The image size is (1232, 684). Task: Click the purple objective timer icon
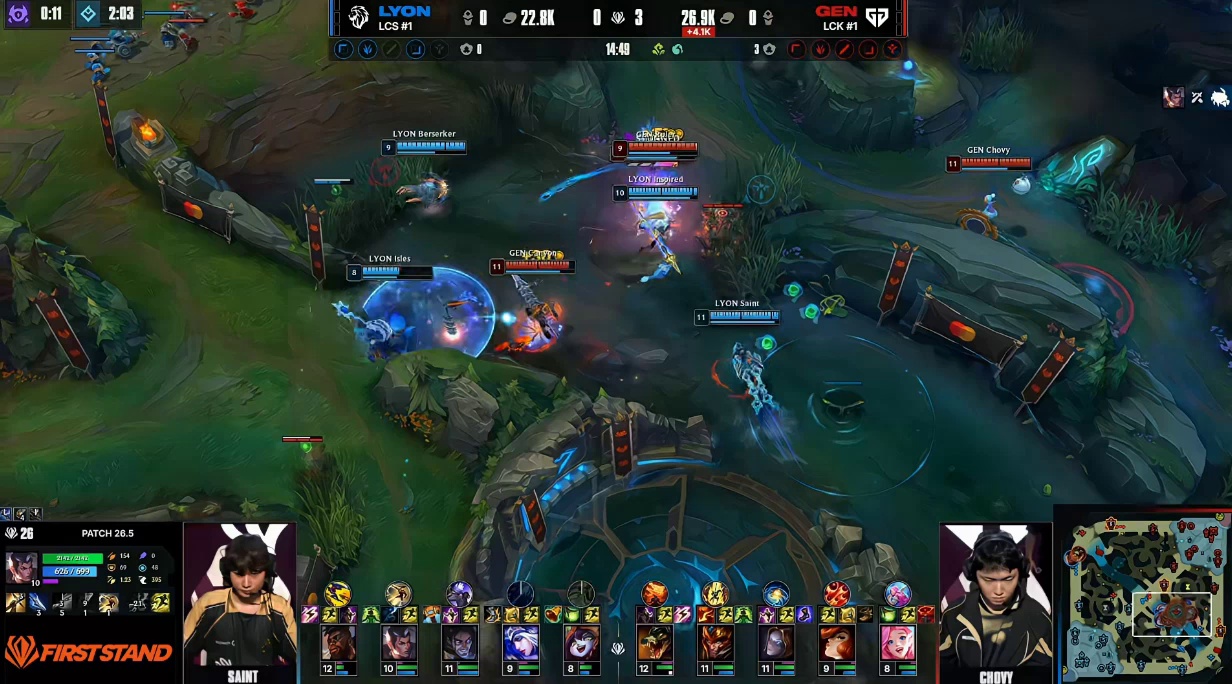tap(18, 14)
